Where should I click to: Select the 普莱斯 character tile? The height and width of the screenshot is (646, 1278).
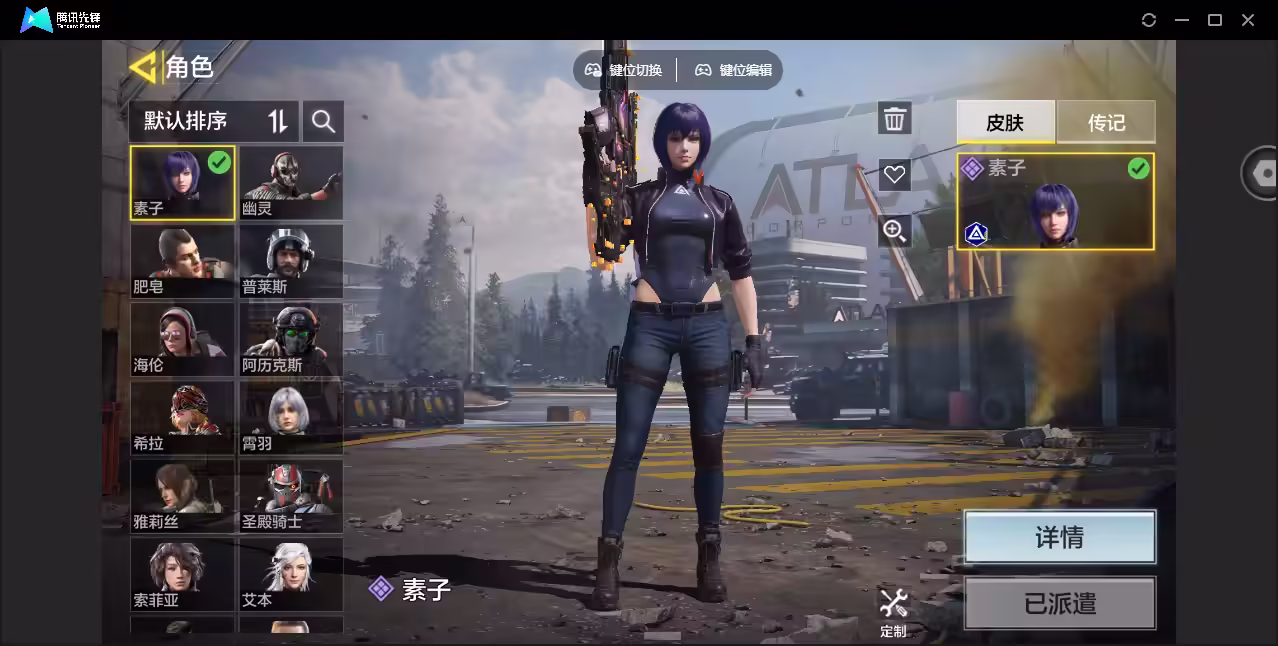tap(291, 261)
